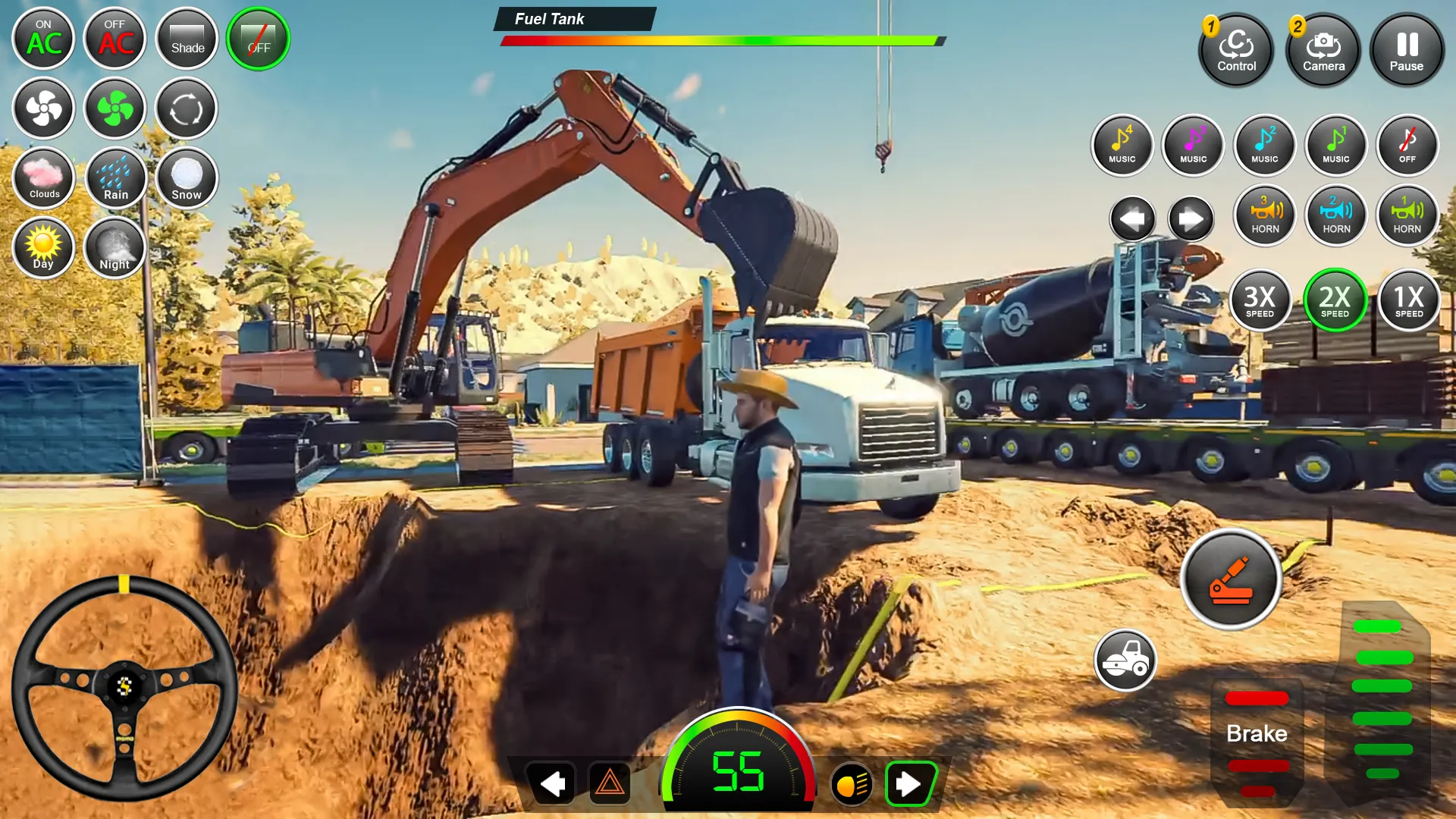The width and height of the screenshot is (1456, 819).
Task: Open the Camera view switcher
Action: click(x=1323, y=51)
